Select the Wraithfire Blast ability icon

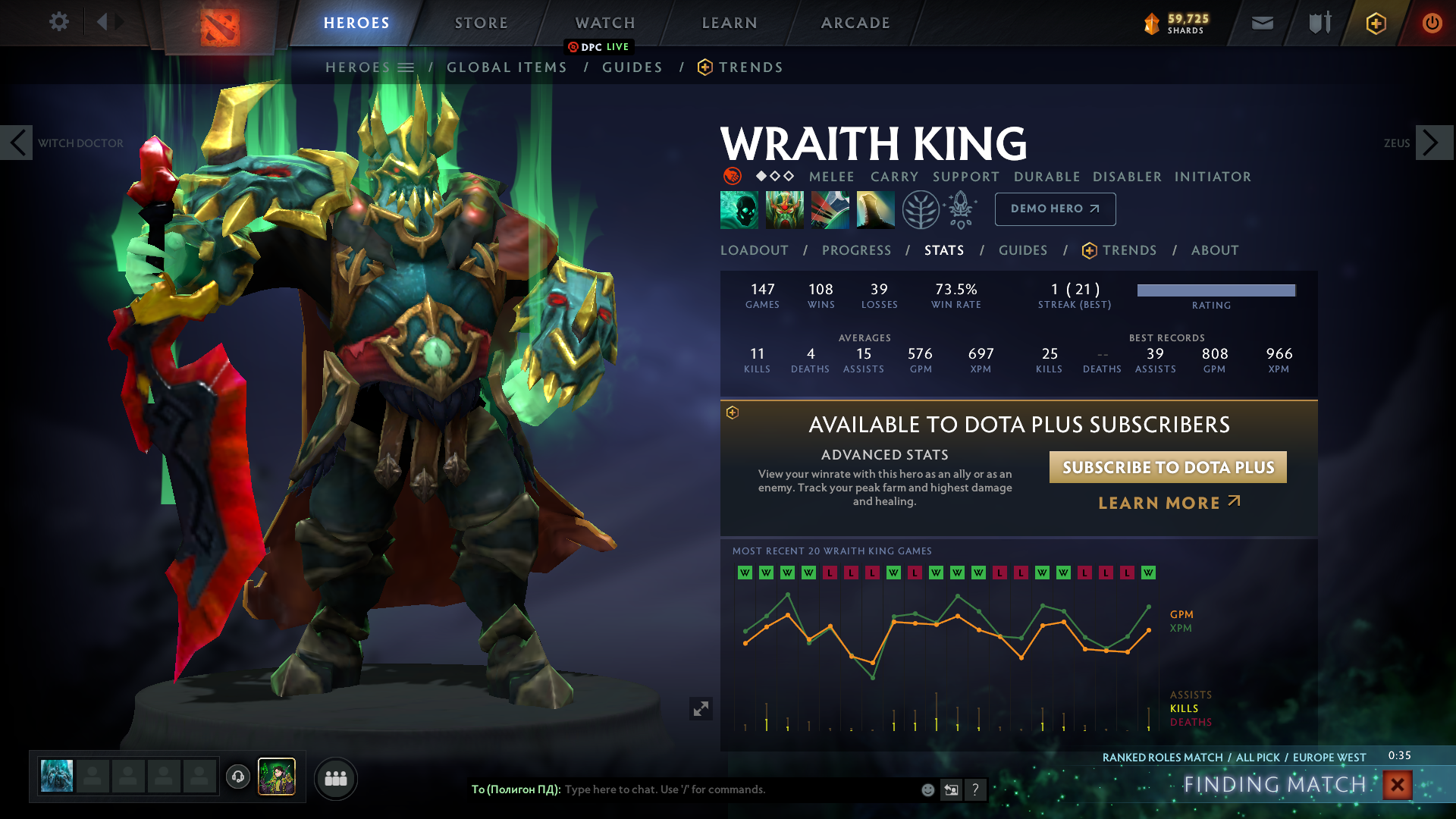(739, 209)
